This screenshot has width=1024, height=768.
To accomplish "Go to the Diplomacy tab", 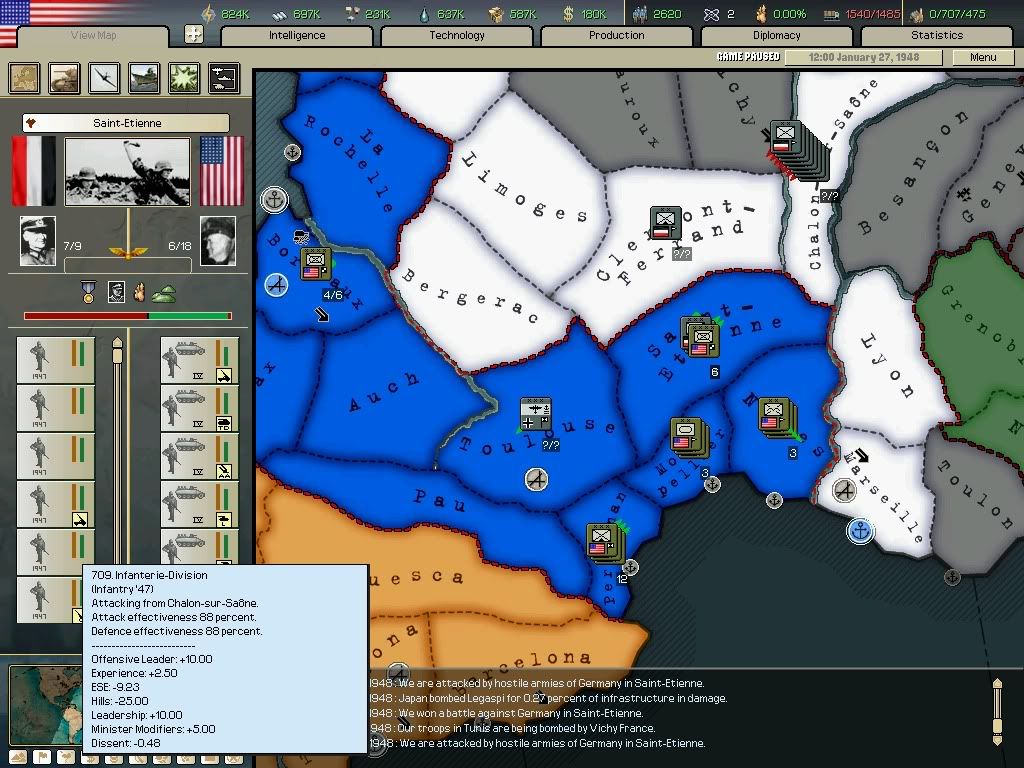I will 777,36.
